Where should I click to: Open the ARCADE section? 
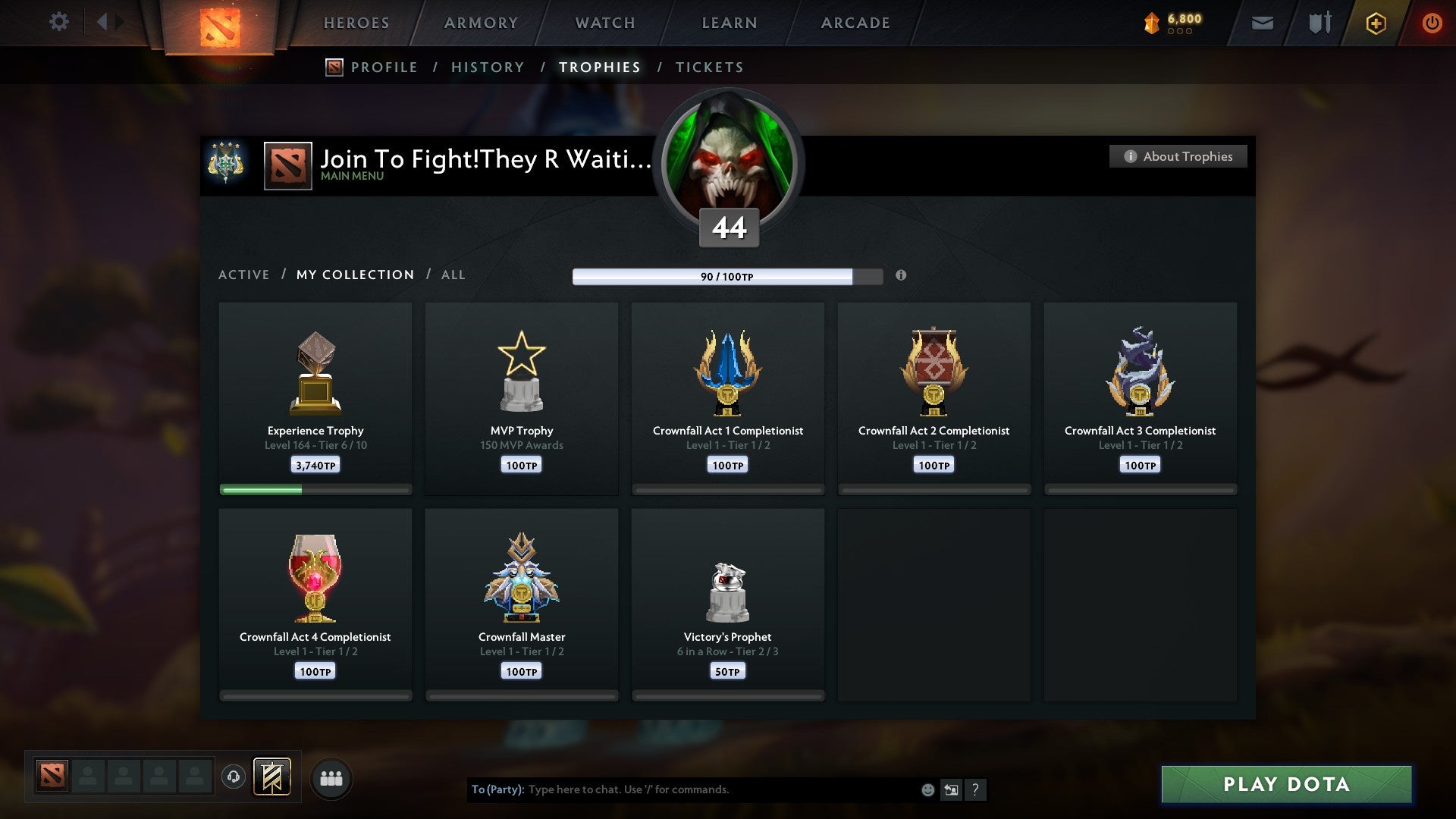click(x=855, y=23)
